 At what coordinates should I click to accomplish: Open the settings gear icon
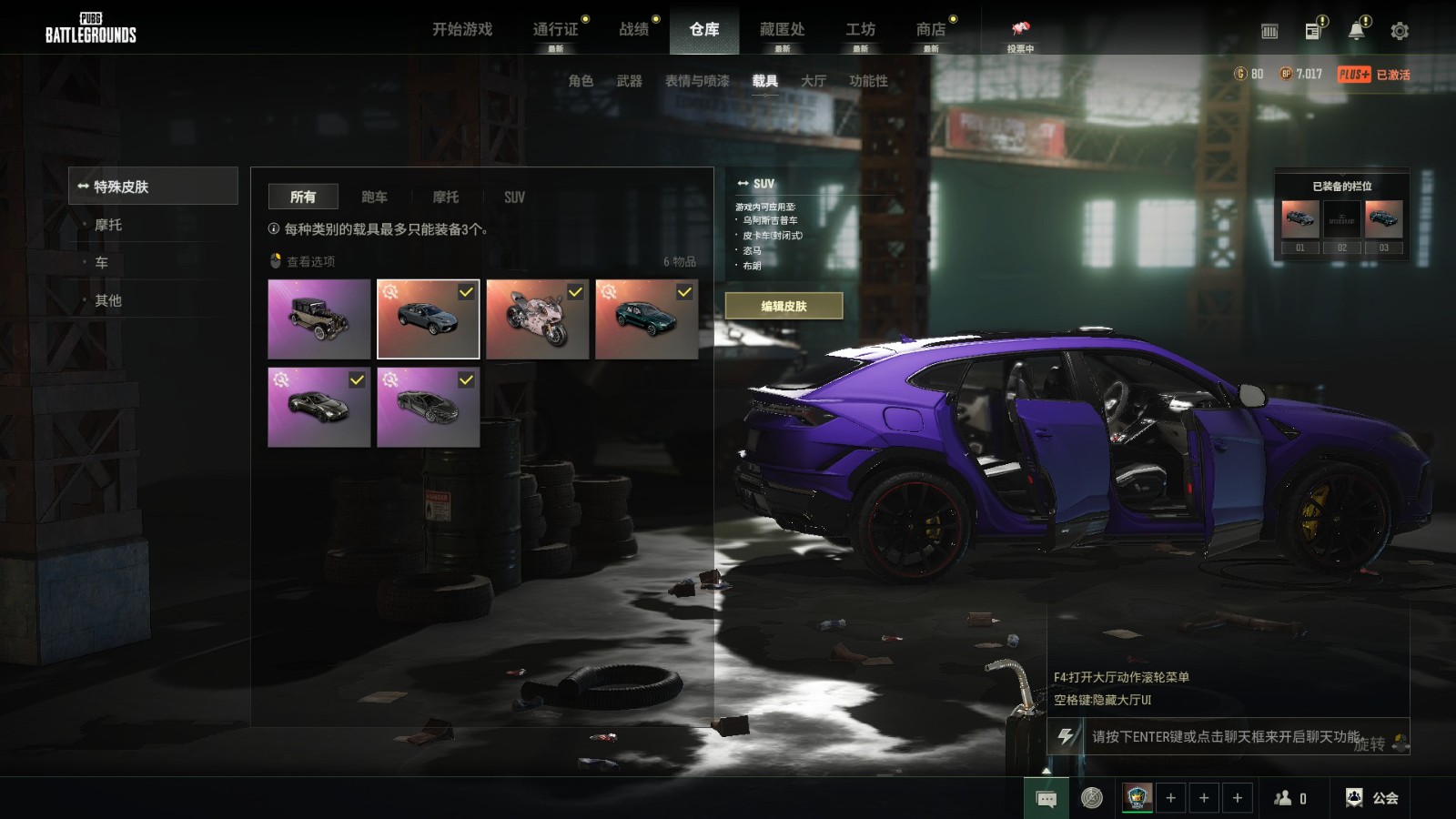click(1400, 31)
